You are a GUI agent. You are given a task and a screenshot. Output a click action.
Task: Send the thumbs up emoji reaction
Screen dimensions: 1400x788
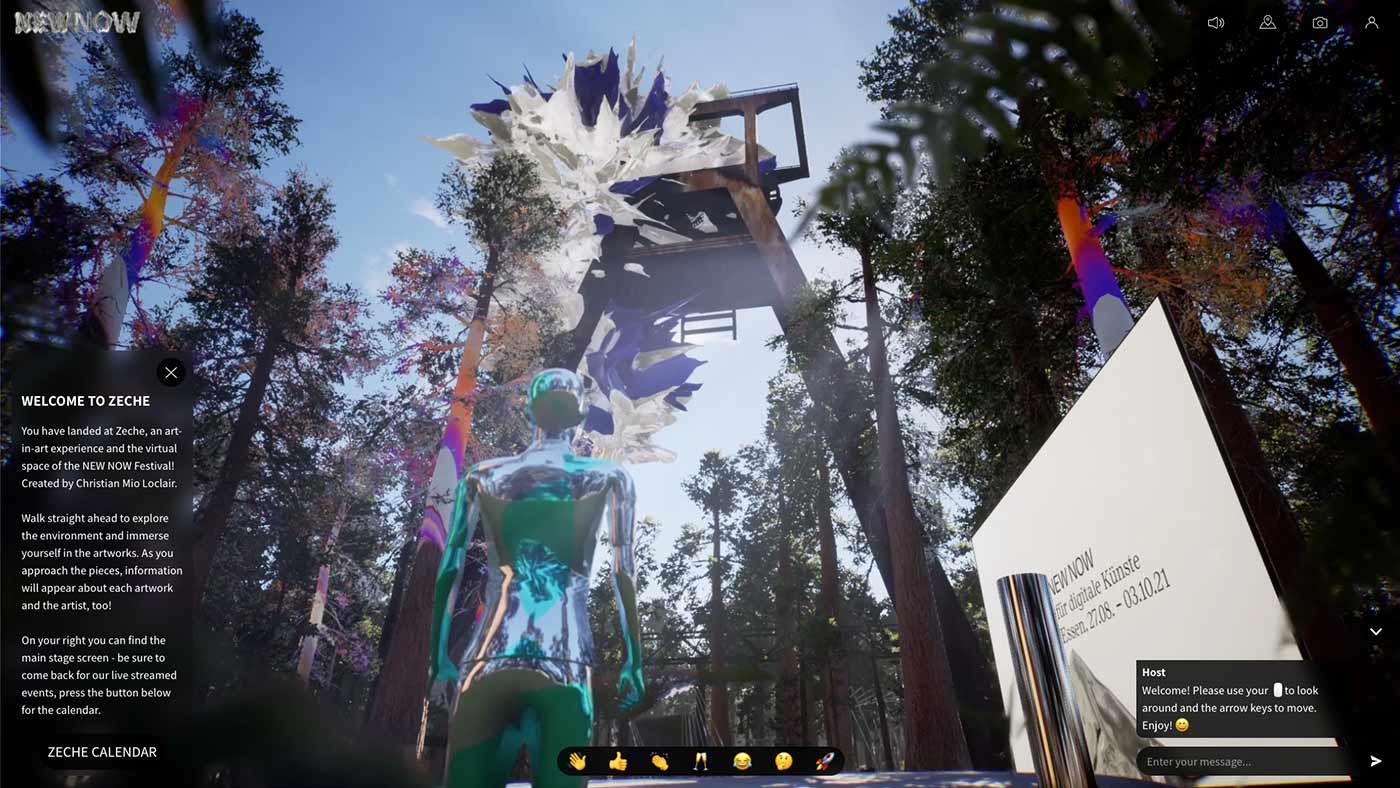[x=618, y=761]
